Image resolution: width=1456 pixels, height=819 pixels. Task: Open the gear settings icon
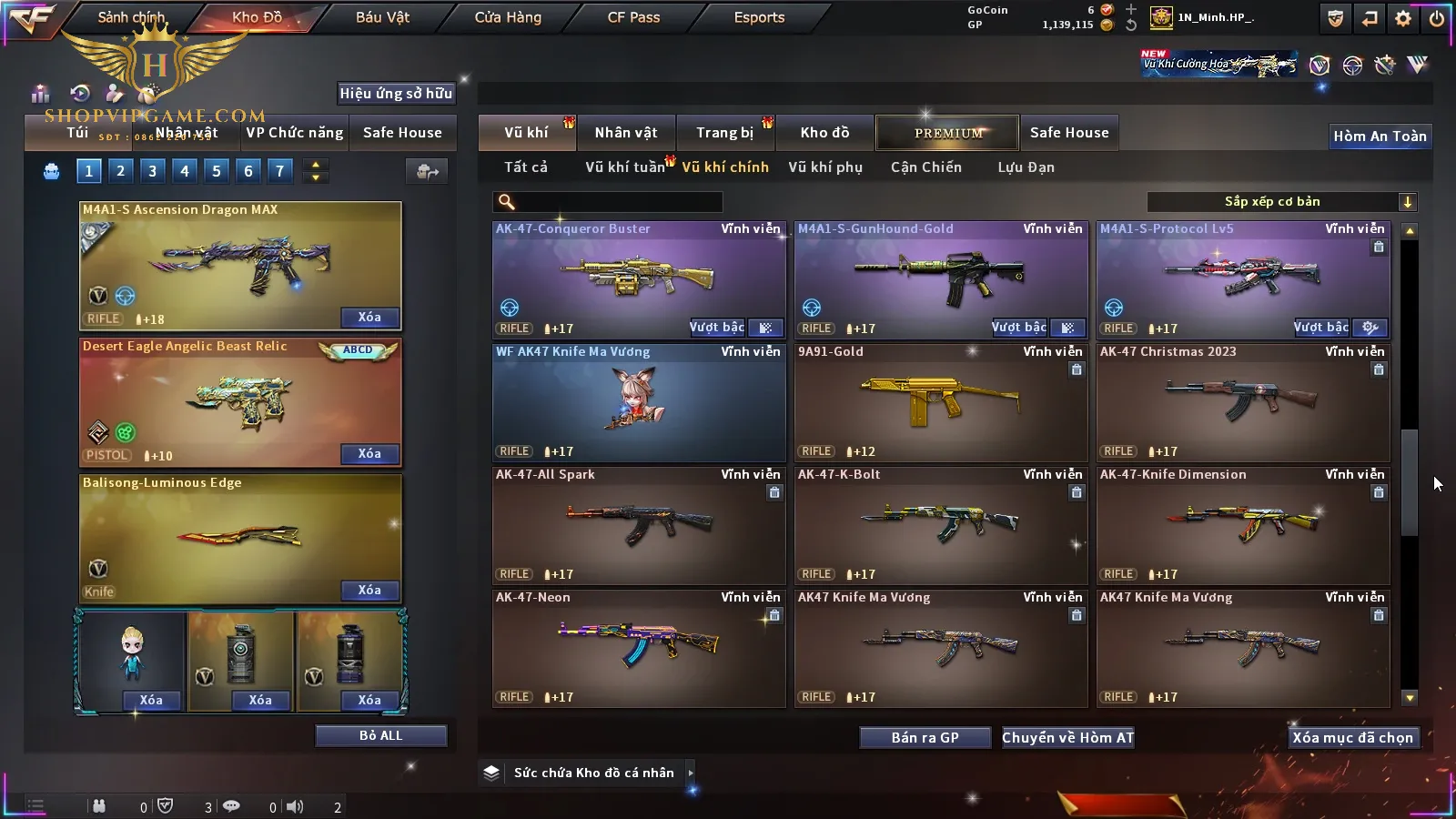[x=1403, y=18]
